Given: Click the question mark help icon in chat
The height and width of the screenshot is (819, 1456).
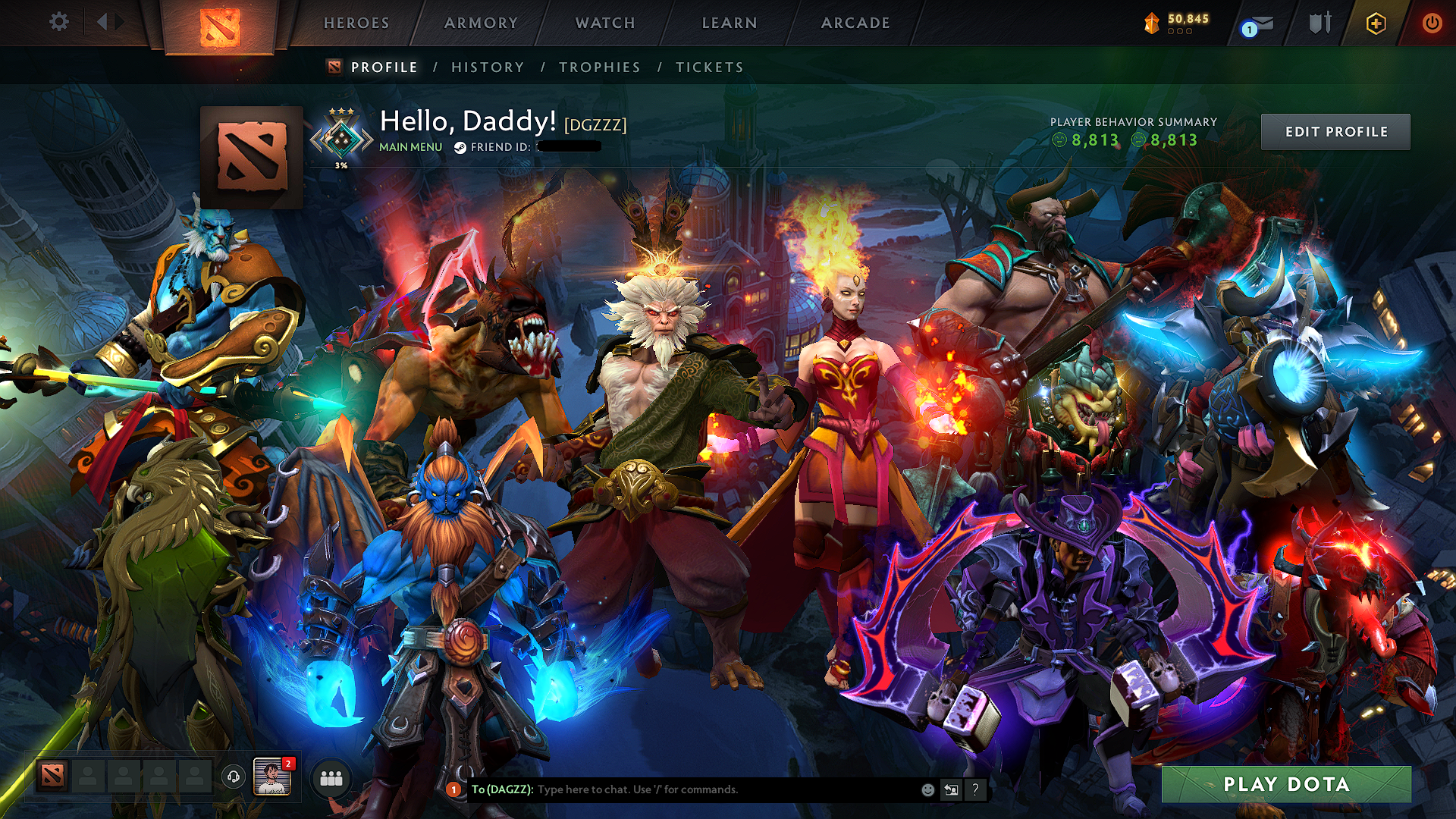Looking at the screenshot, I should coord(974,789).
